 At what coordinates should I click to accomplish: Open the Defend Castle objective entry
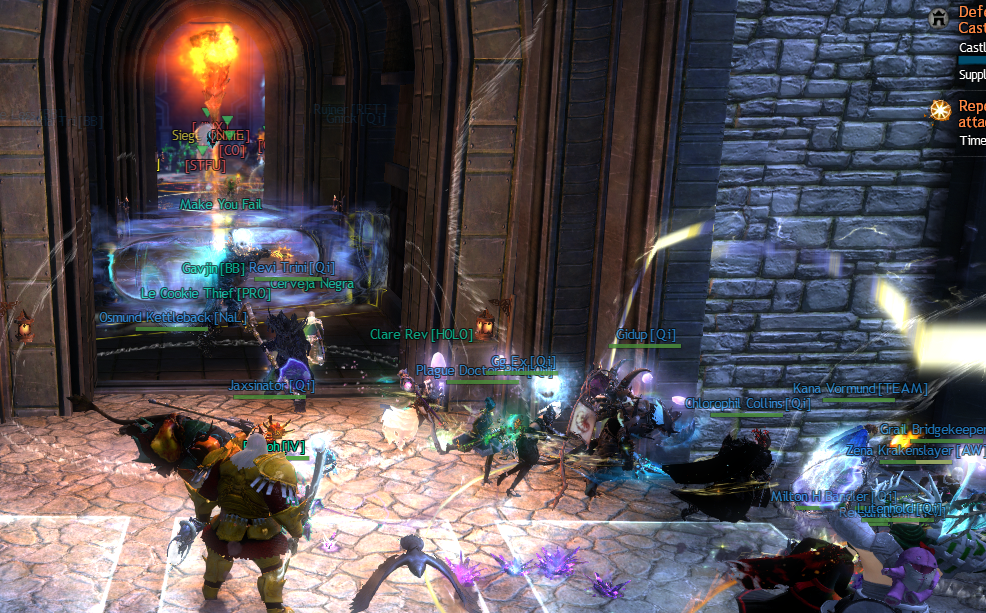[x=971, y=20]
